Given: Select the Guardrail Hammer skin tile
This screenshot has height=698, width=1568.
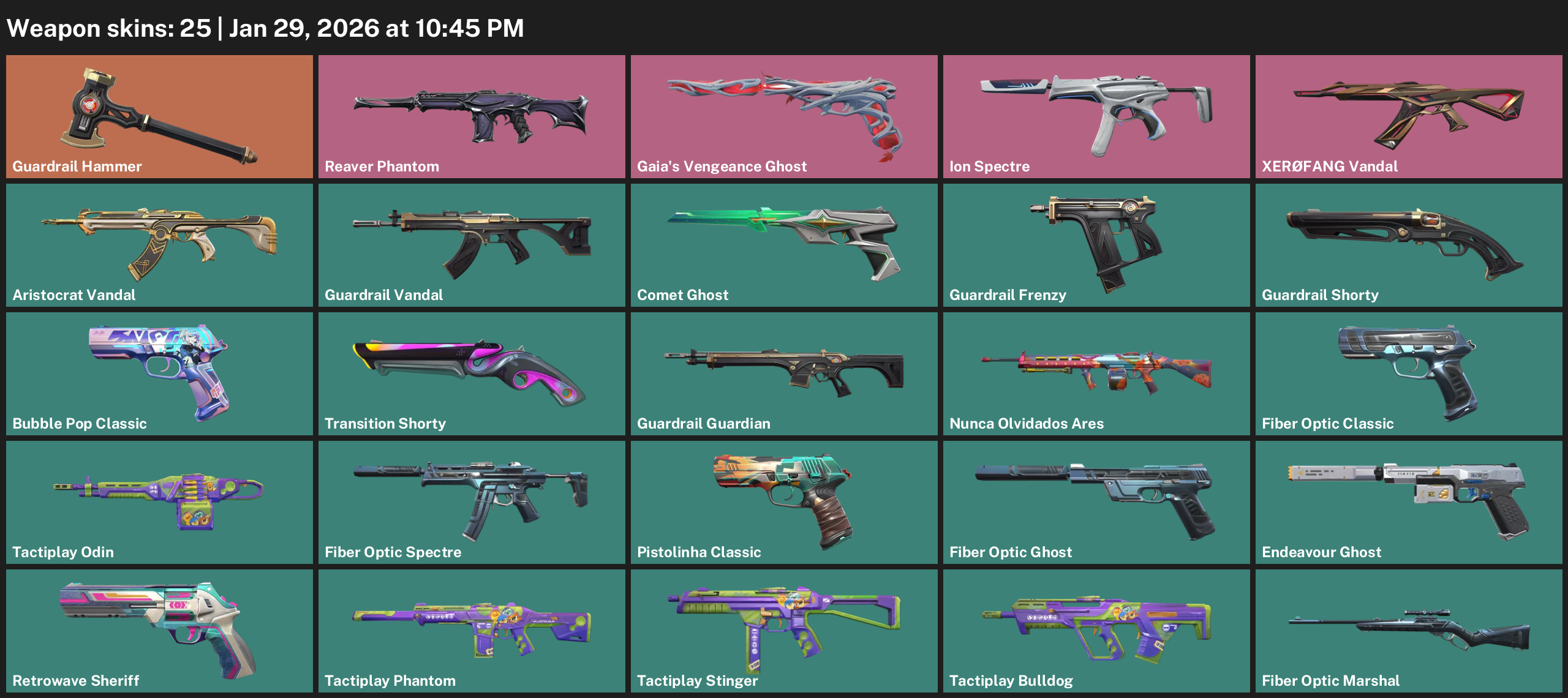Looking at the screenshot, I should coord(159,116).
